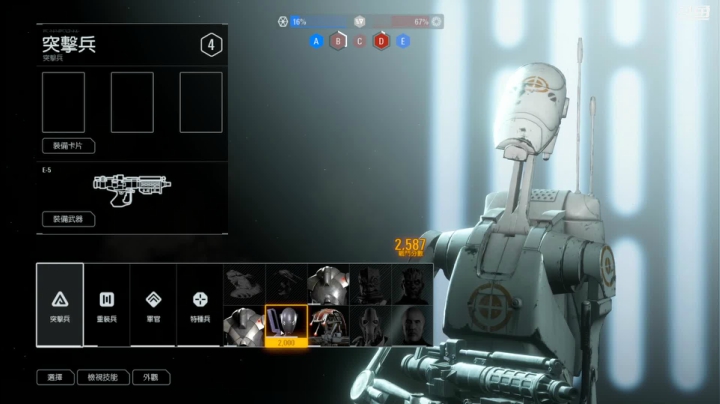
Task: Pick the General Grievous hero portrait
Action: [370, 325]
